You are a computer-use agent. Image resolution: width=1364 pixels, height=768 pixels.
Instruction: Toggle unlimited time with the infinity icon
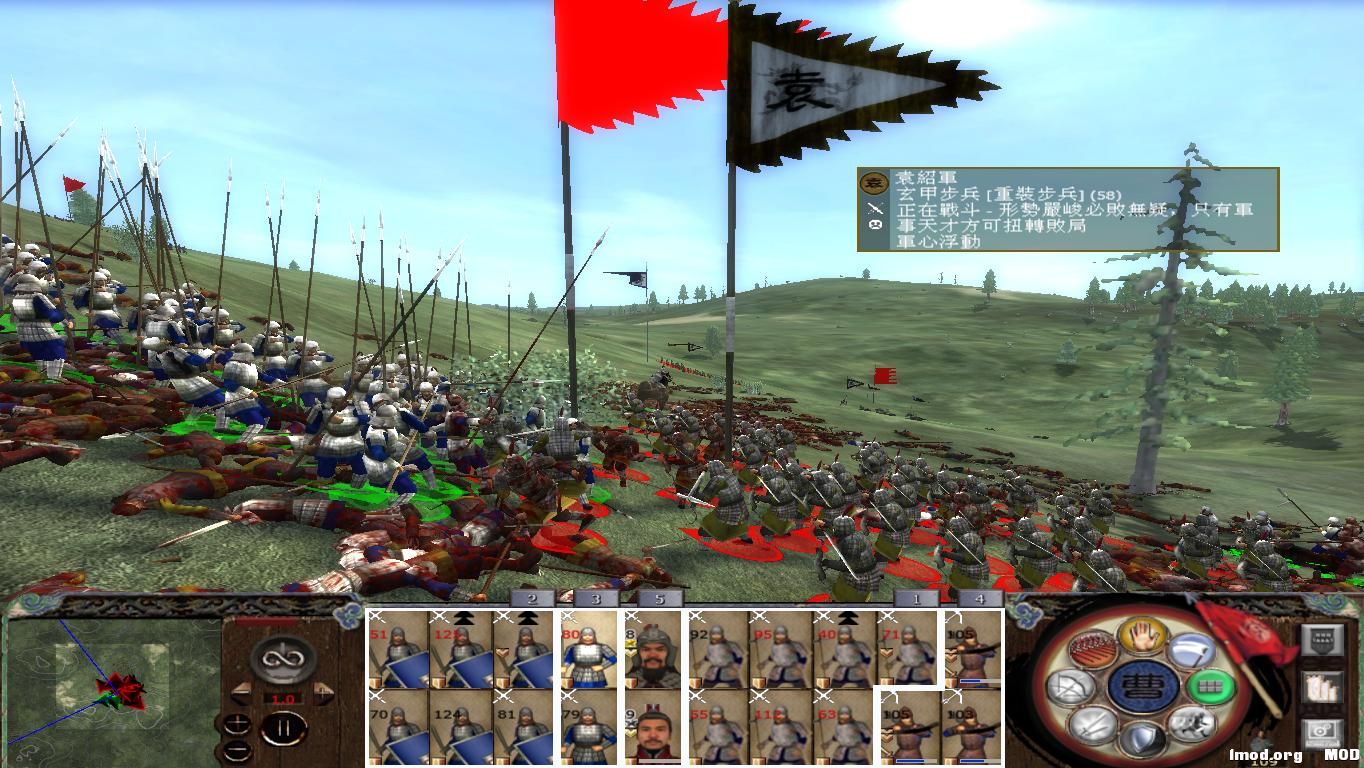(285, 659)
